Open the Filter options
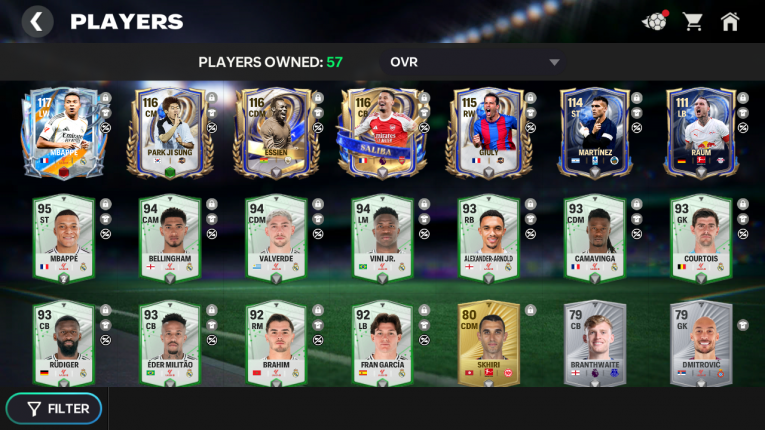Image resolution: width=765 pixels, height=430 pixels. click(x=59, y=408)
